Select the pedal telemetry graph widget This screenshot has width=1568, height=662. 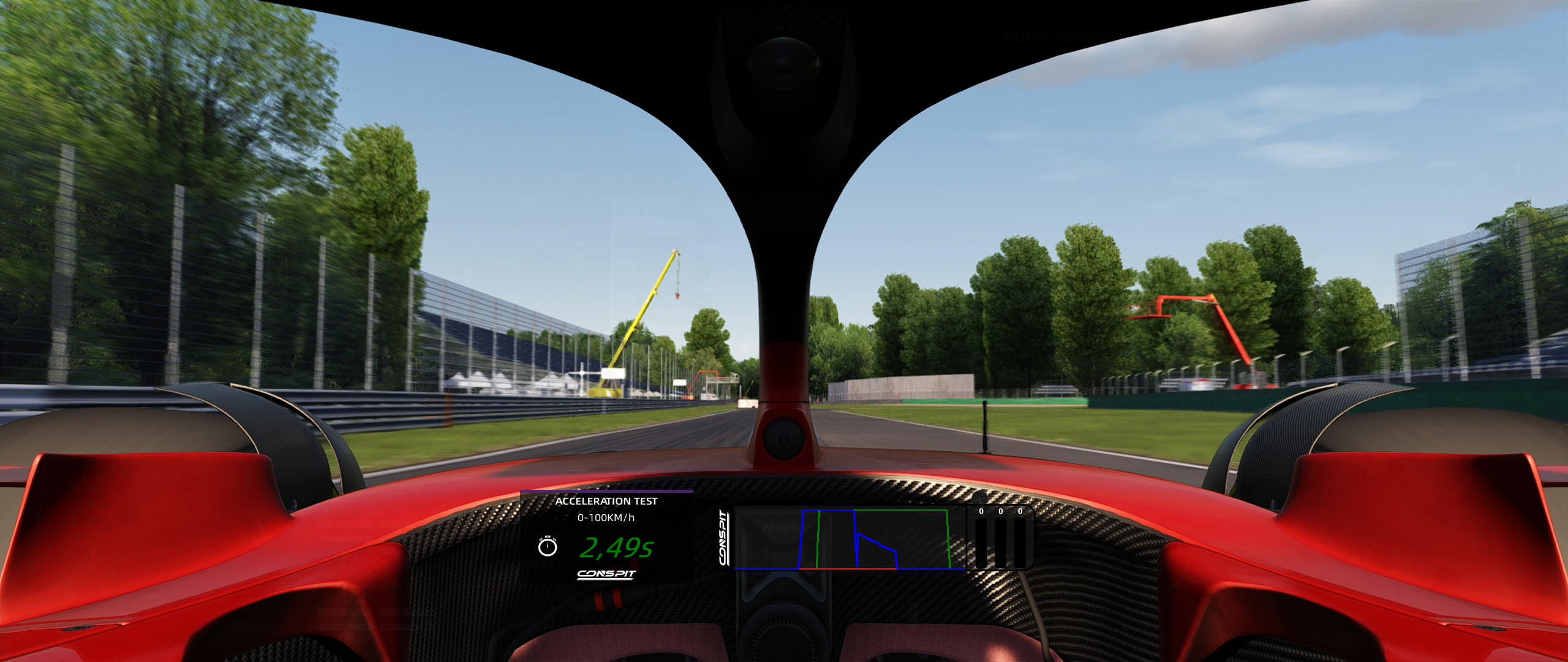849,539
